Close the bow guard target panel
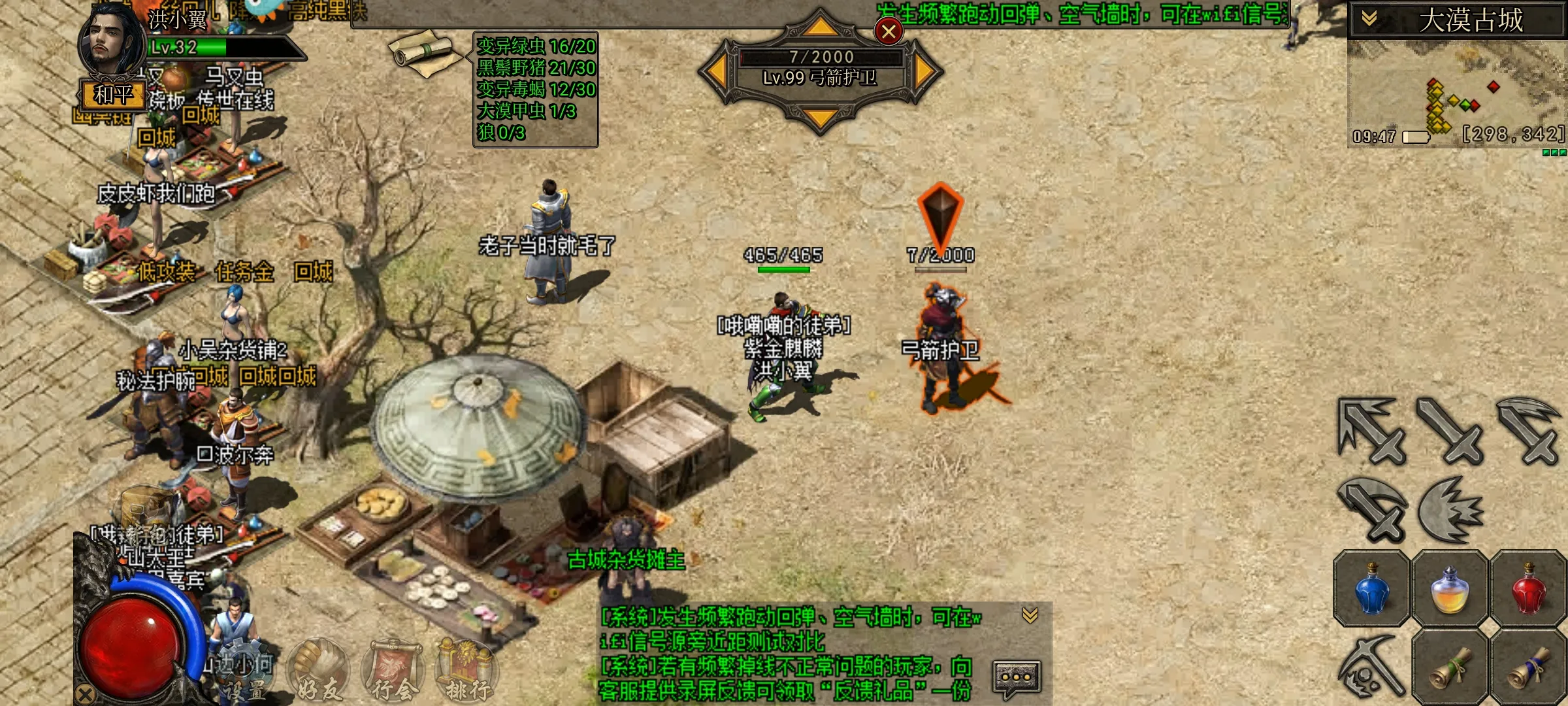 coord(889,31)
